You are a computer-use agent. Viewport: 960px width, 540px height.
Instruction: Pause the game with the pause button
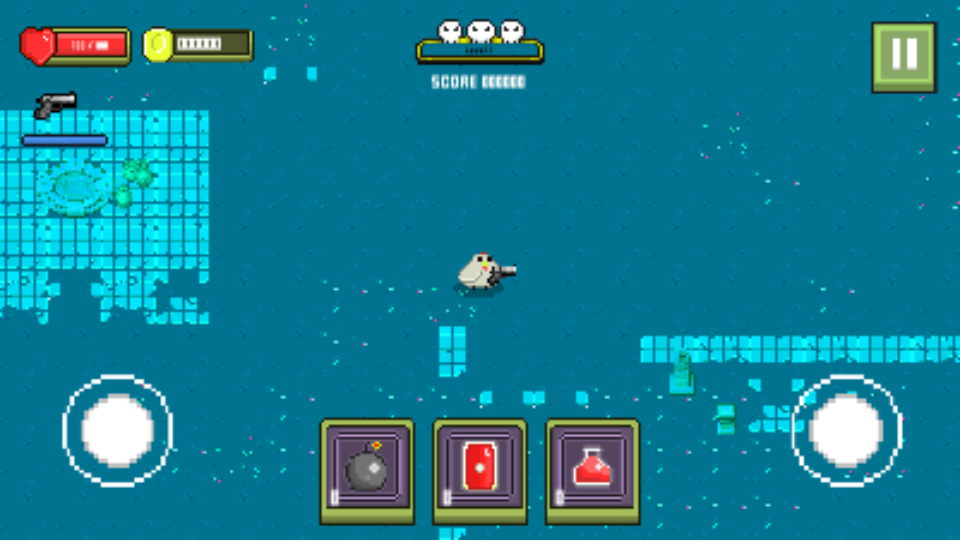(x=904, y=57)
